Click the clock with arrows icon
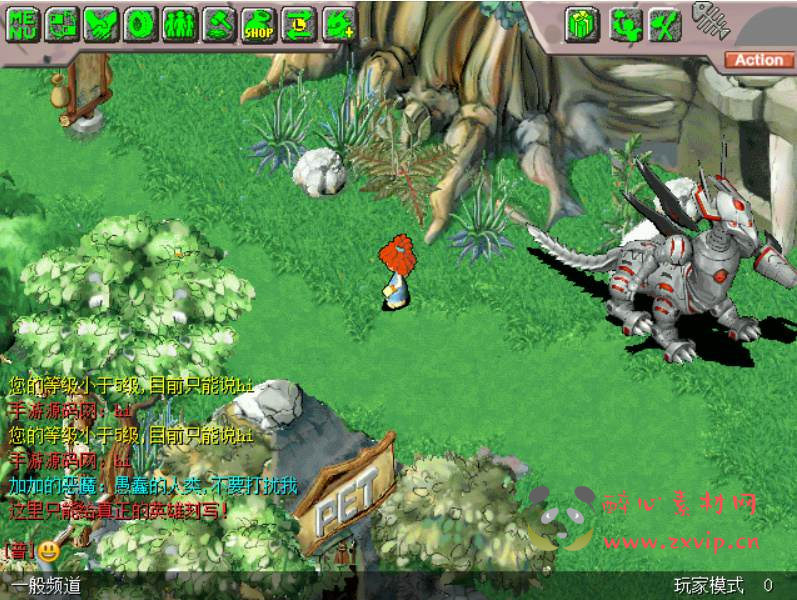This screenshot has width=797, height=600. (297, 24)
